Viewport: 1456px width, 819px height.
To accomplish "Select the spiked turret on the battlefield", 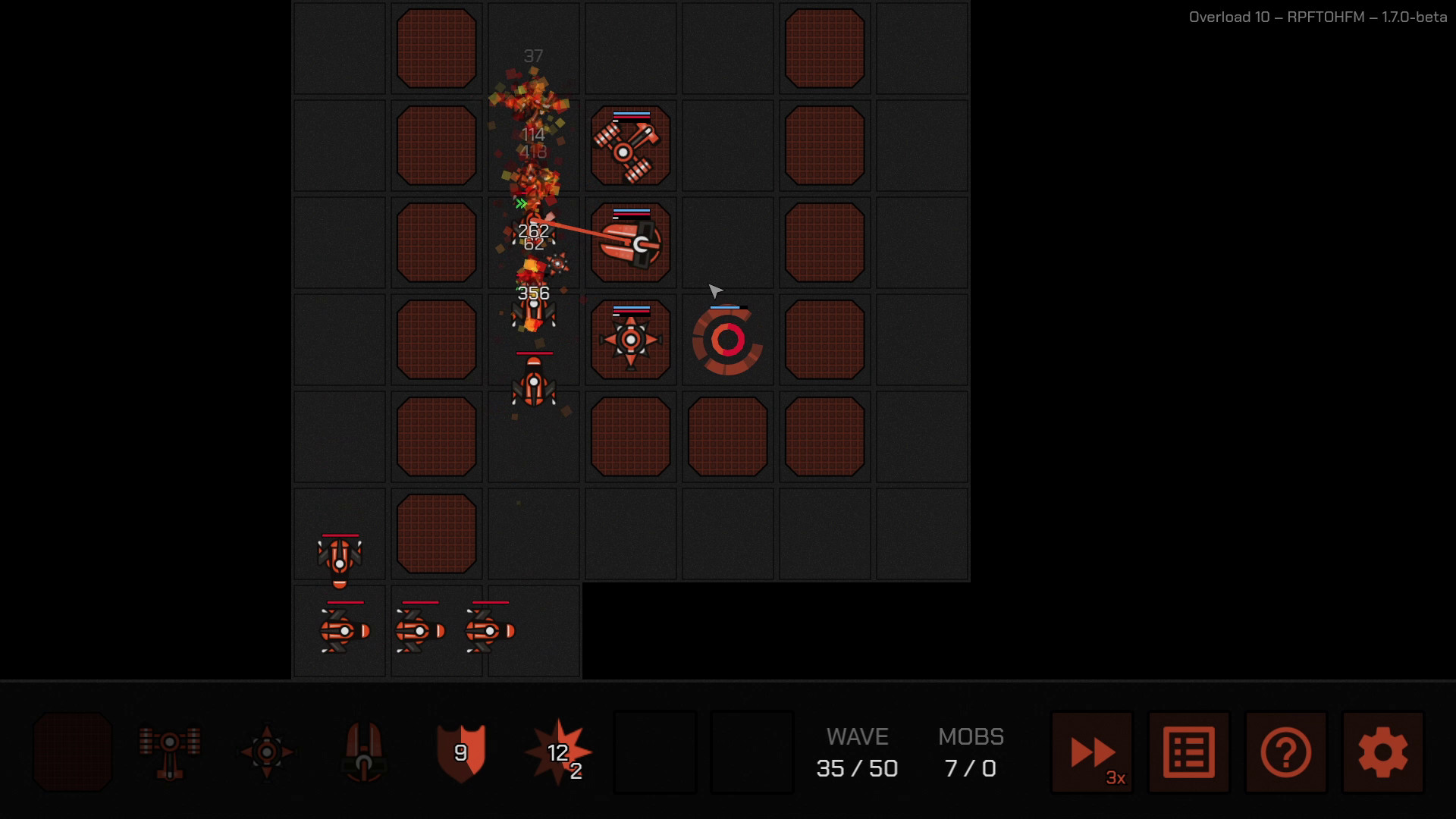I will coord(631,339).
